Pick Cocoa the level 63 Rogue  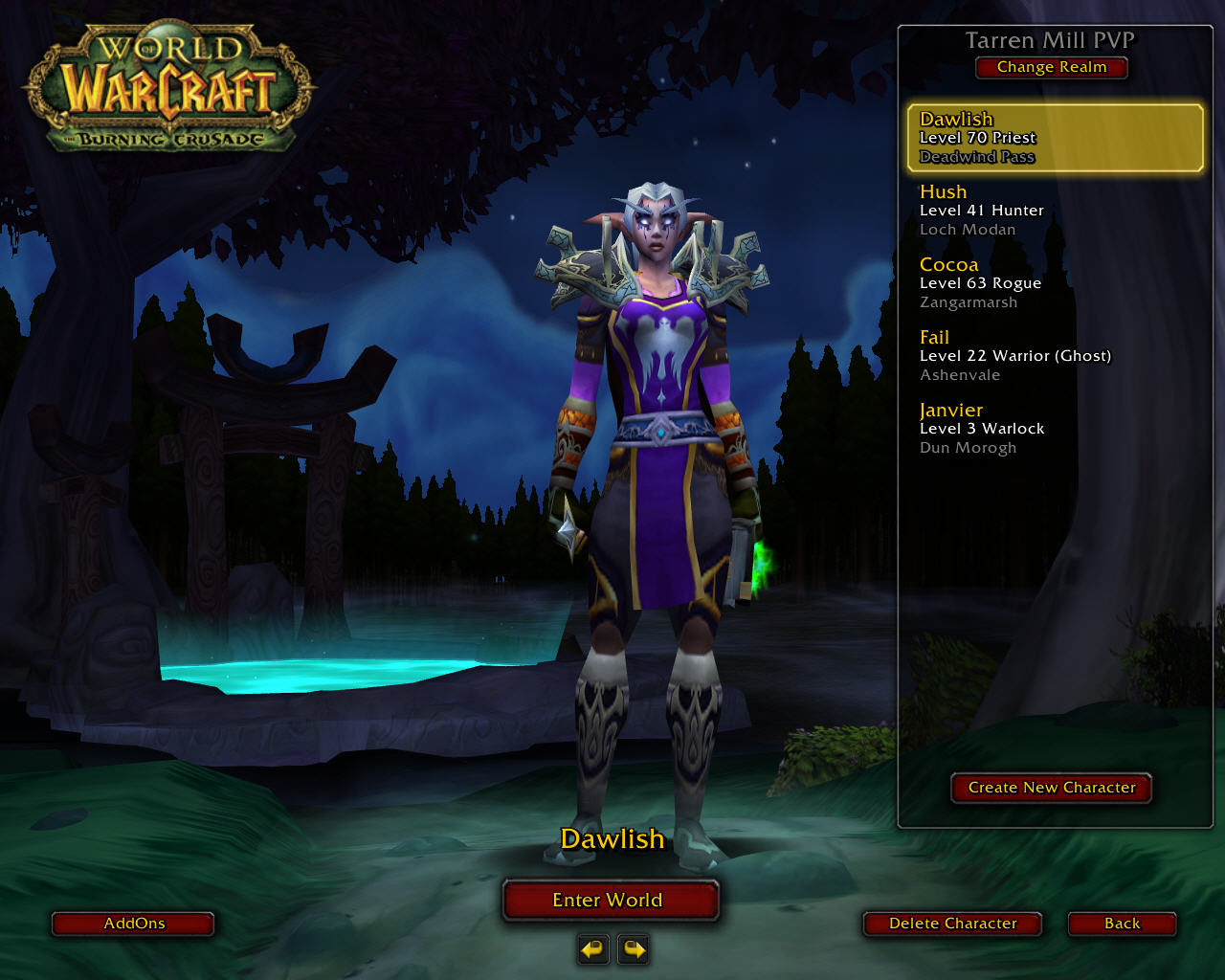(x=1053, y=283)
